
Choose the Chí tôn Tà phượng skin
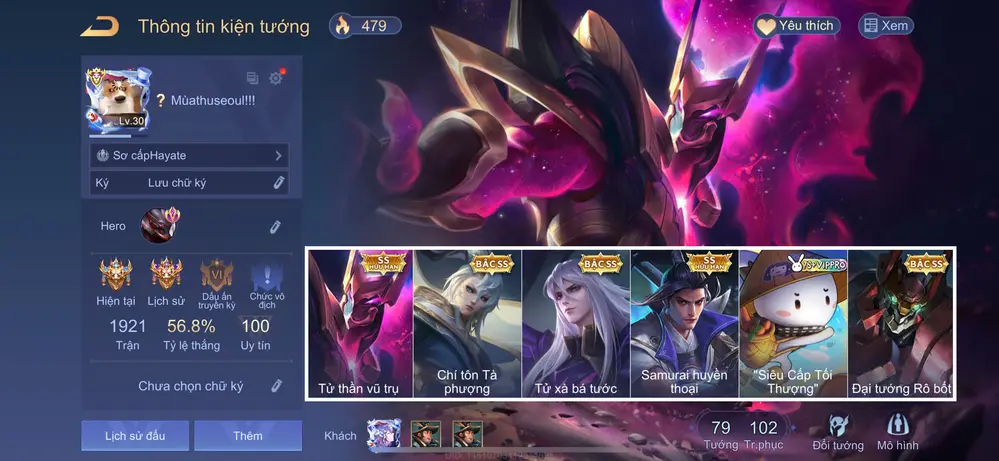467,323
